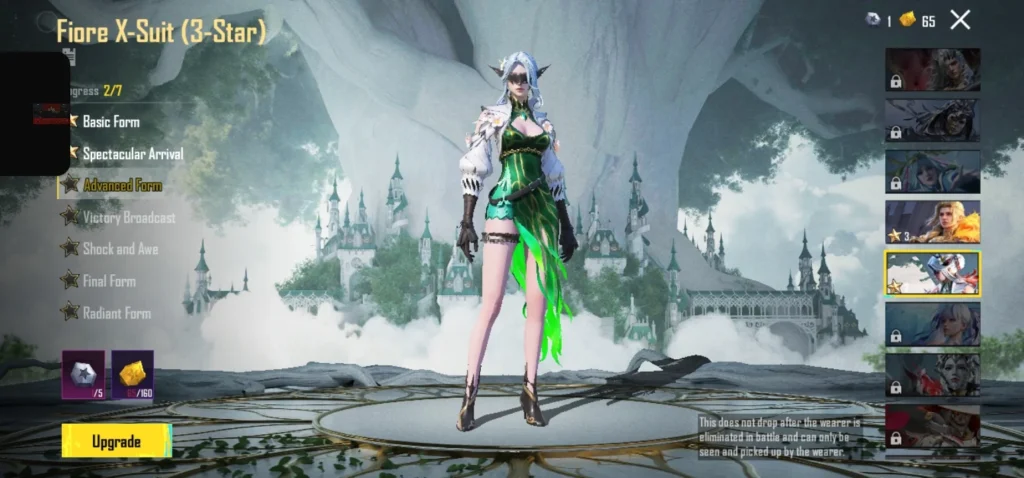Select the Shock and Awe stage
Image resolution: width=1024 pixels, height=478 pixels.
[120, 249]
